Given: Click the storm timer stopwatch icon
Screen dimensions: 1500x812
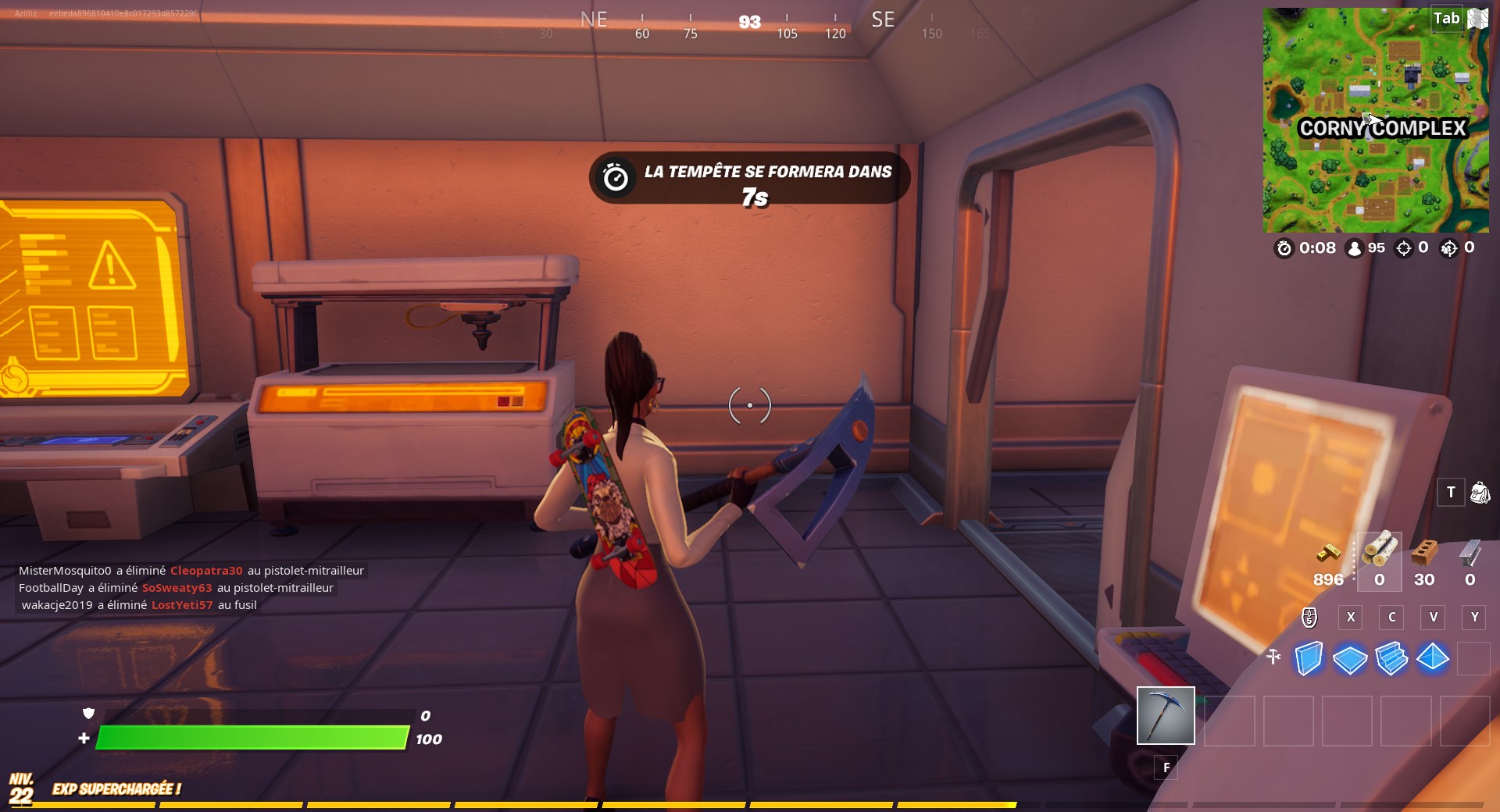Looking at the screenshot, I should (1284, 249).
